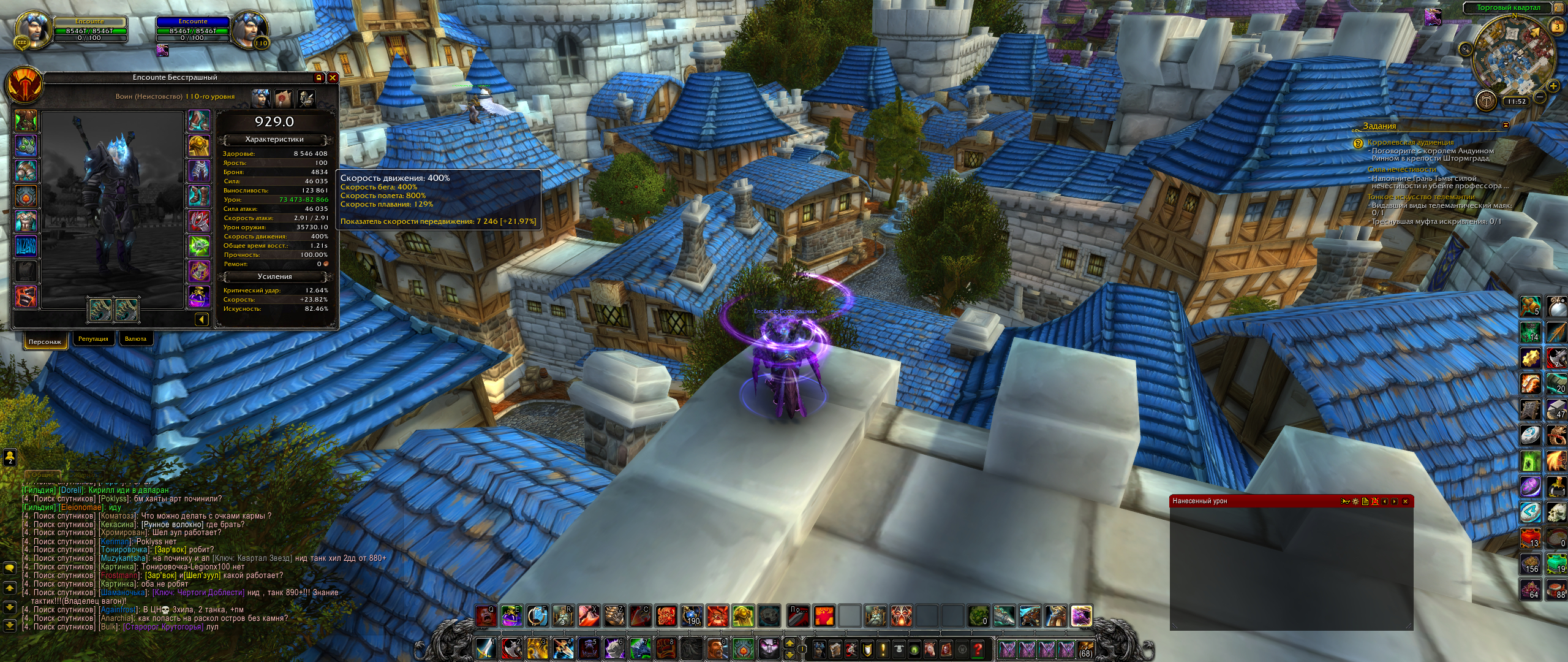Image resolution: width=1568 pixels, height=662 pixels.
Task: Click the minimap tracking magnifier button
Action: coord(1464,49)
